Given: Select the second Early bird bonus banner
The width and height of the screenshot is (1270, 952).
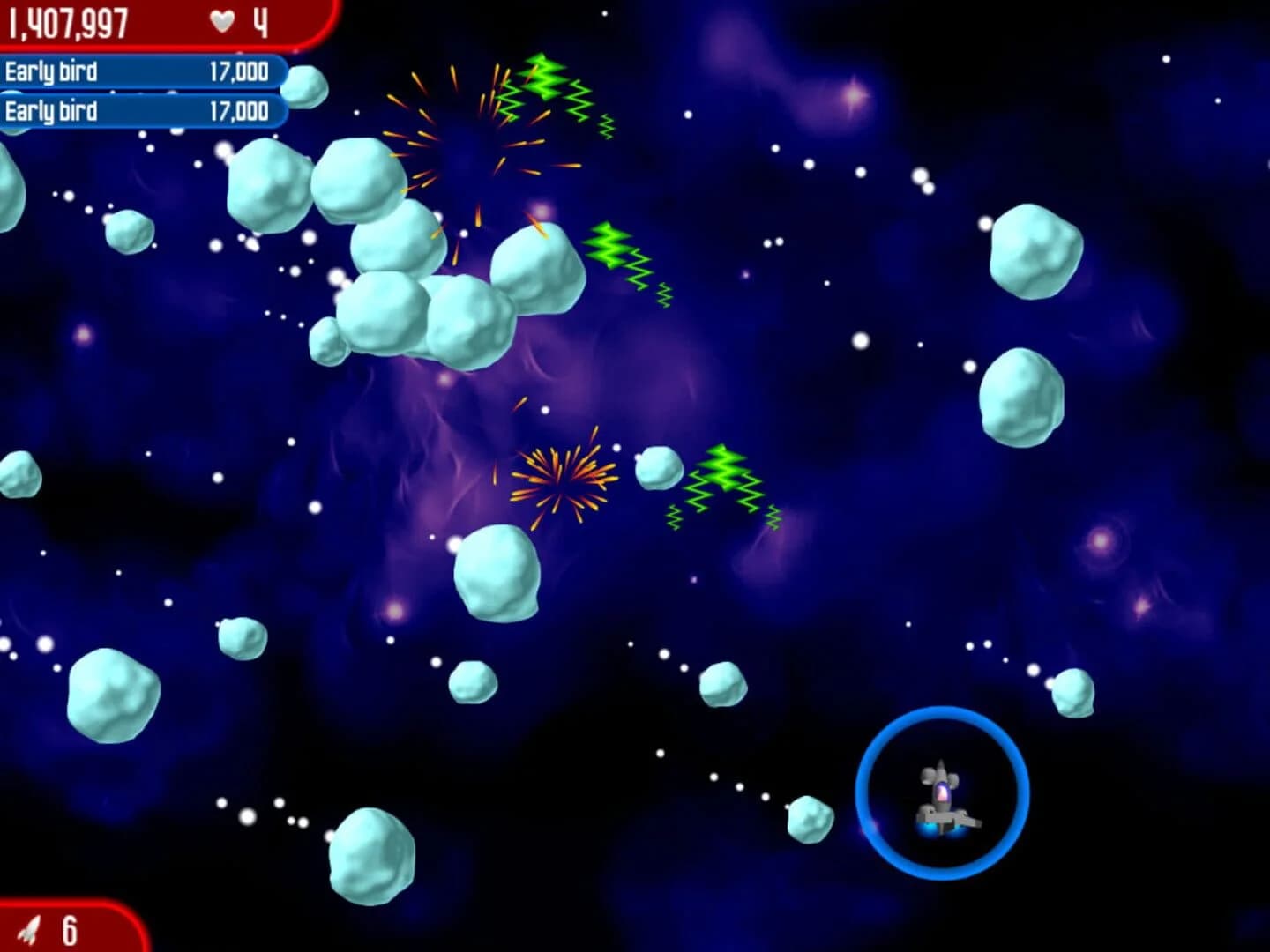Looking at the screenshot, I should click(141, 113).
